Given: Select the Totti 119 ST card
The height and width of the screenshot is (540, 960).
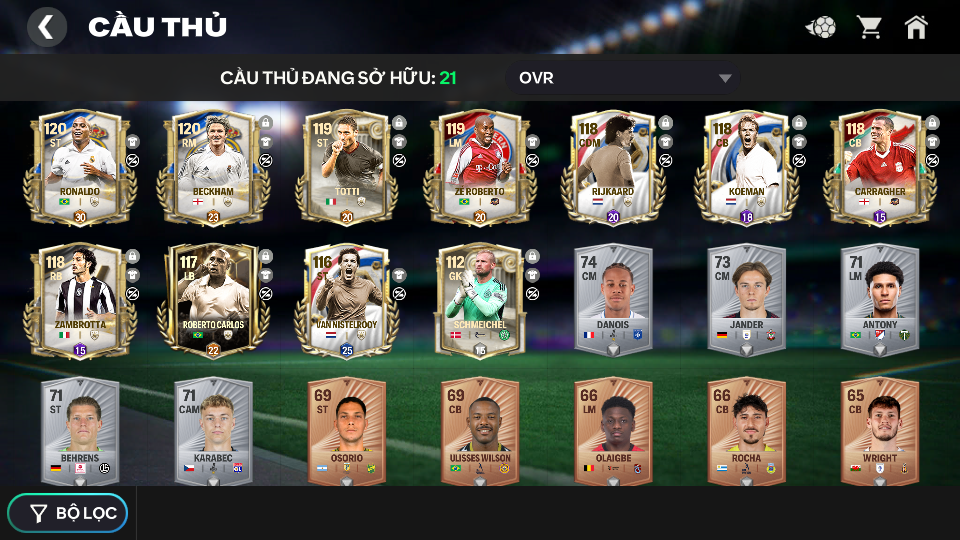Looking at the screenshot, I should pyautogui.click(x=346, y=165).
